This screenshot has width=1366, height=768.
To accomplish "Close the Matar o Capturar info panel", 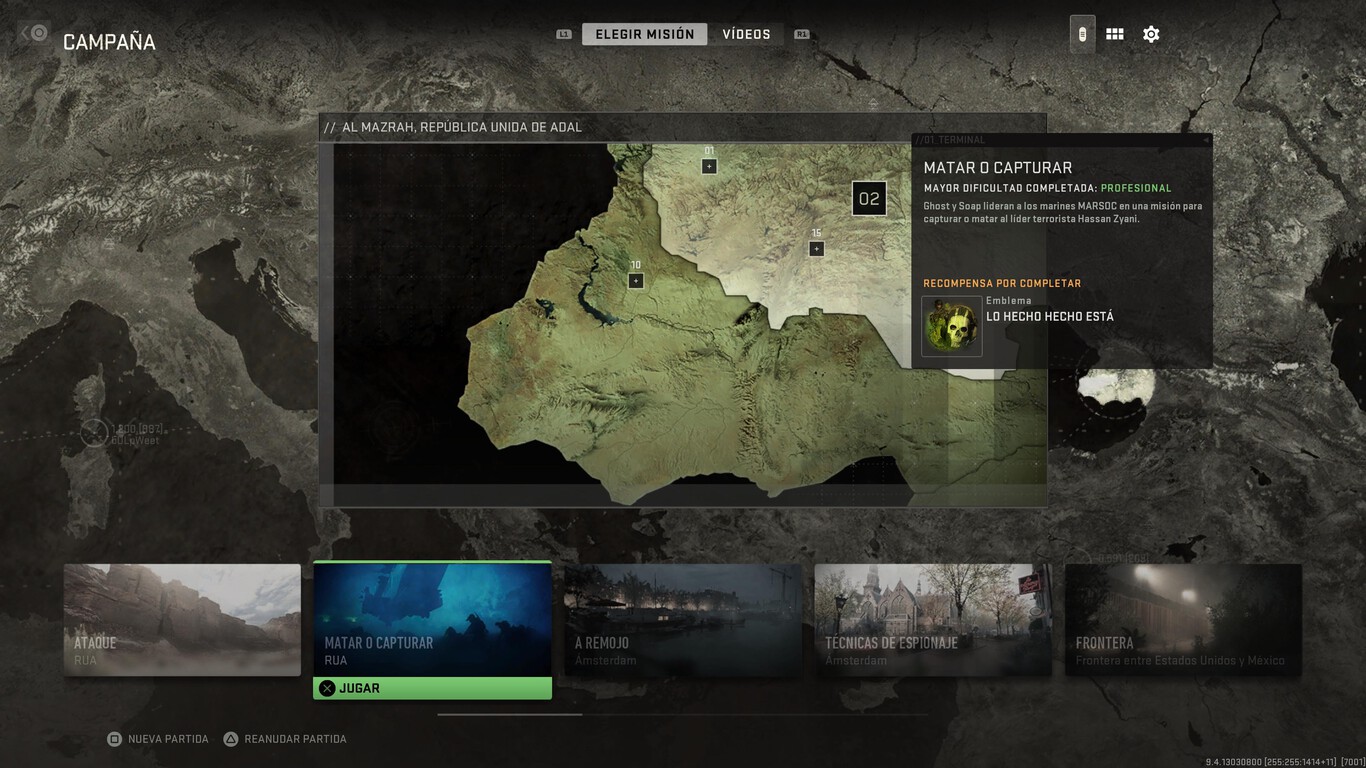I will point(1206,140).
